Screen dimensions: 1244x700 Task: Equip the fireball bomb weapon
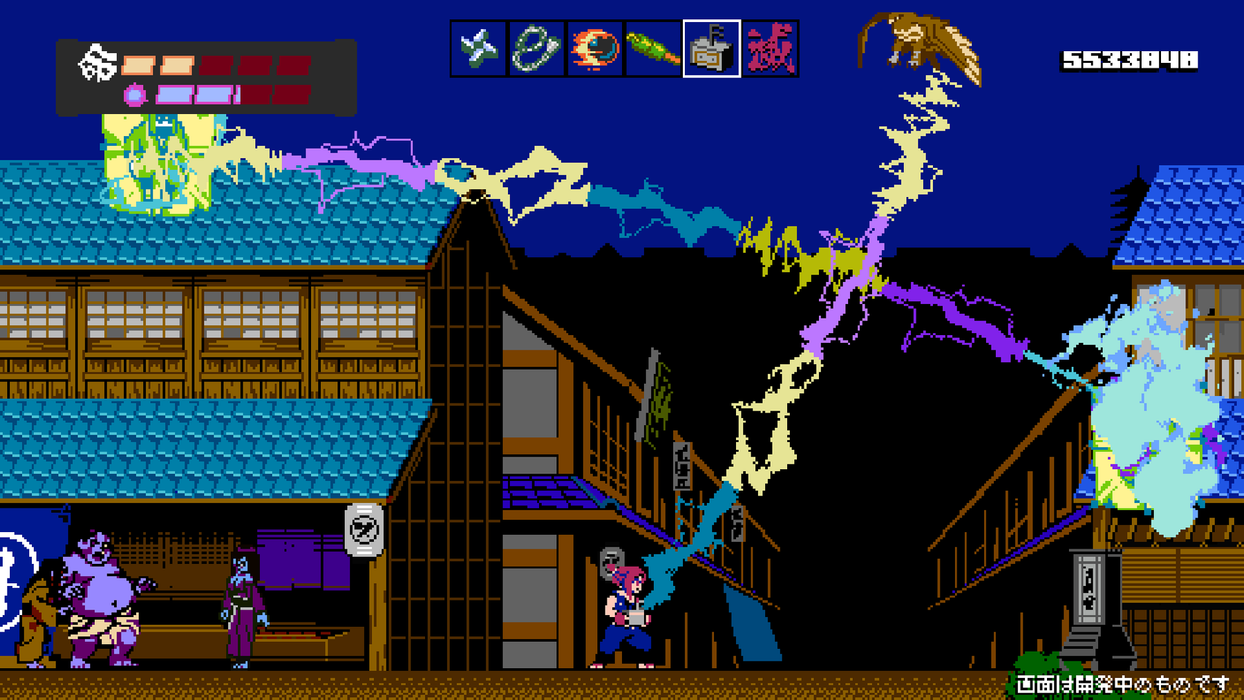(595, 48)
